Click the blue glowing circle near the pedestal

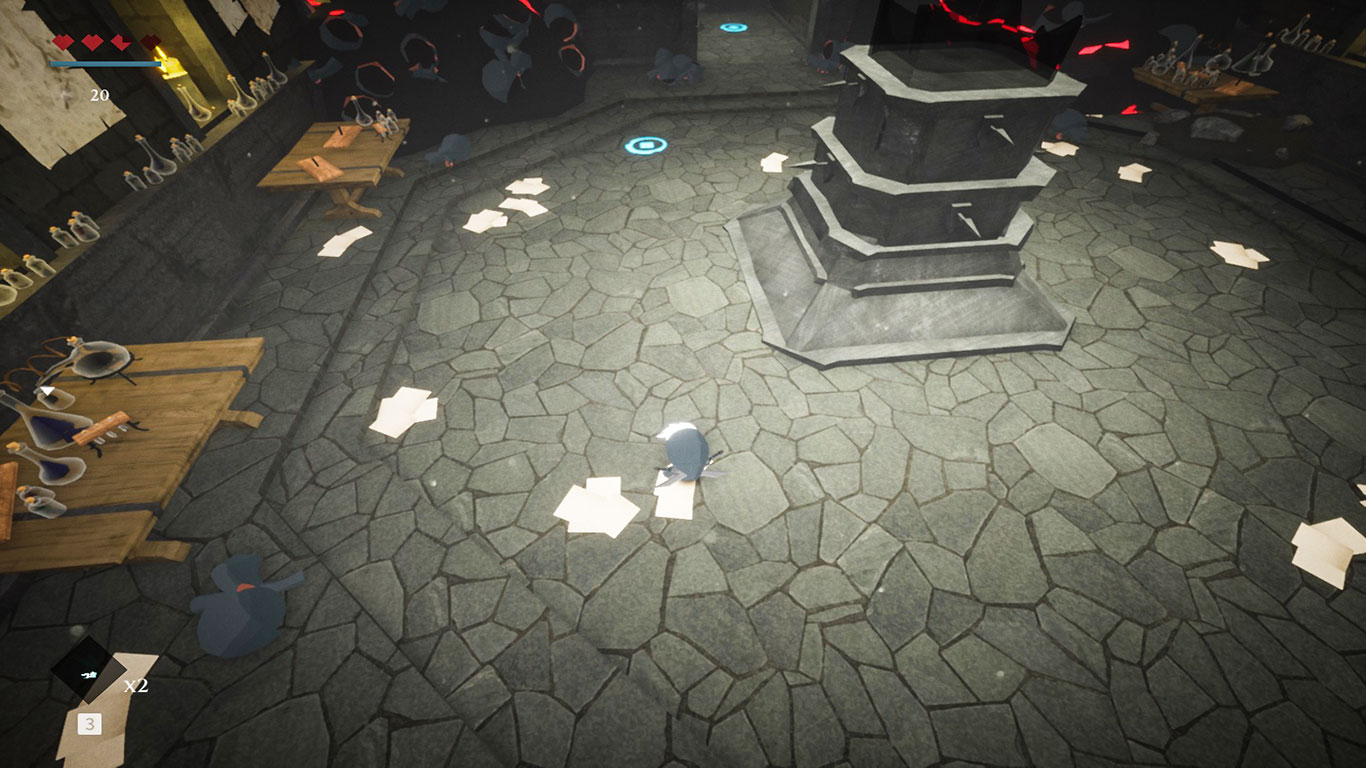point(646,147)
